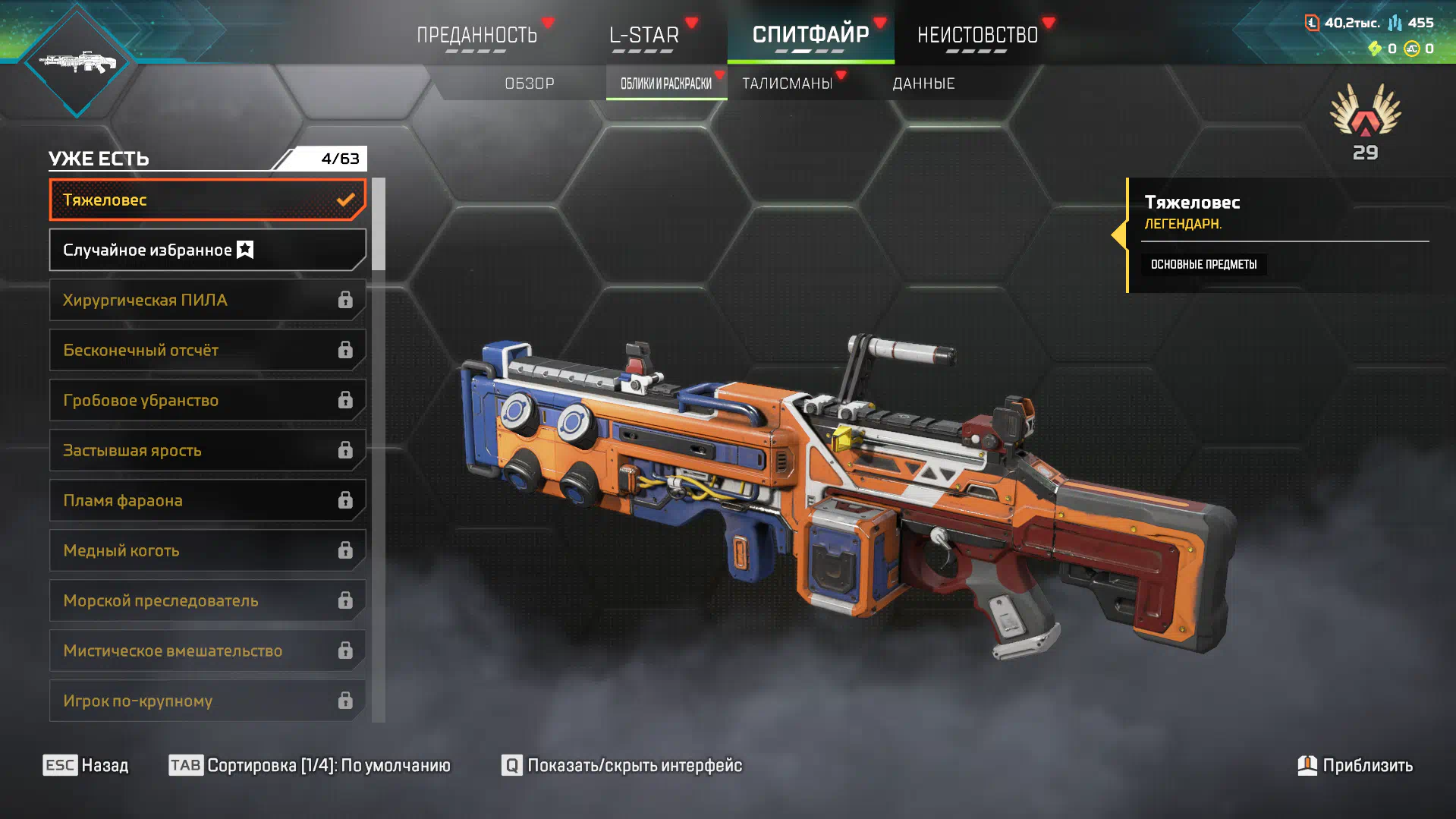Select the Игрок по-крупному skin
The image size is (1456, 819).
coord(207,701)
